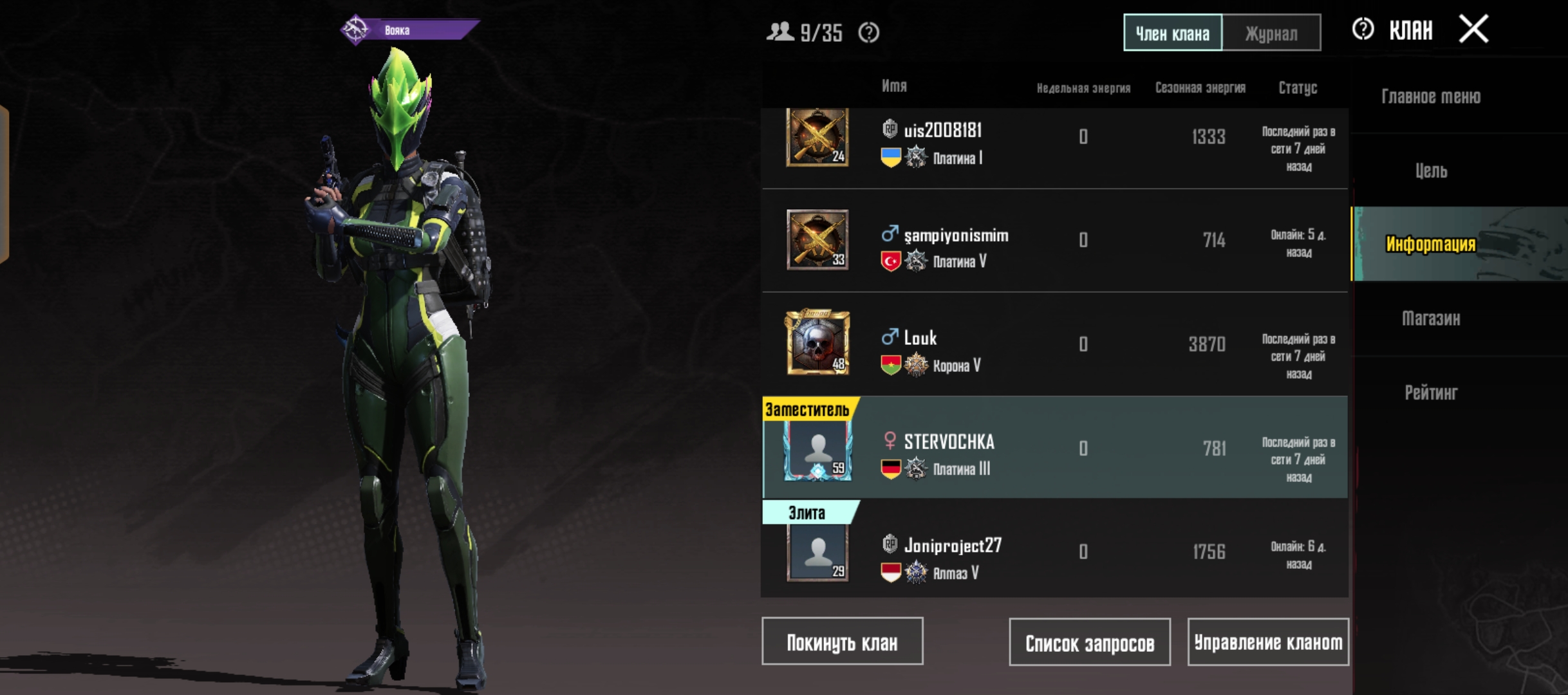This screenshot has height=695, width=1568.
Task: Open the clan Магазин
Action: pyautogui.click(x=1430, y=318)
